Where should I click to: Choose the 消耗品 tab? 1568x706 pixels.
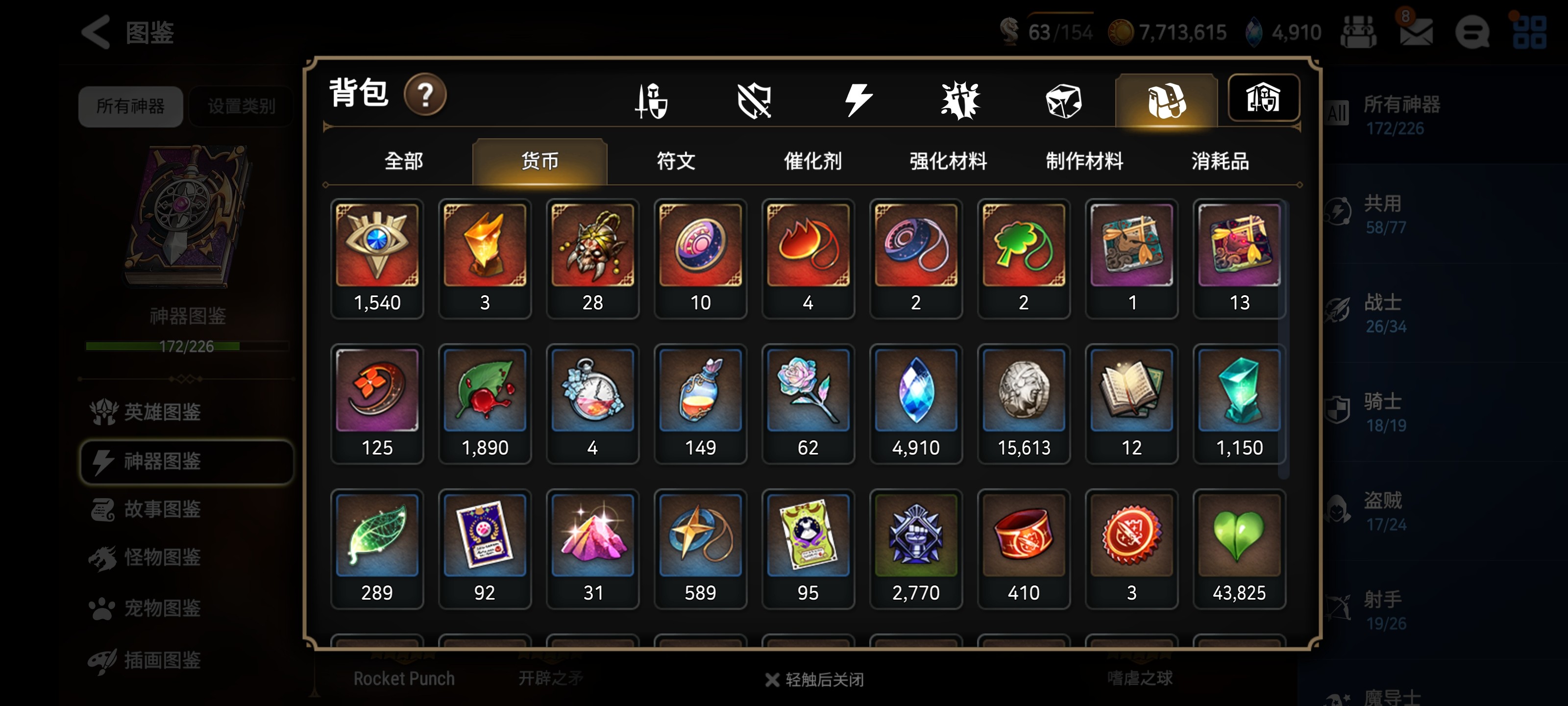[1220, 161]
